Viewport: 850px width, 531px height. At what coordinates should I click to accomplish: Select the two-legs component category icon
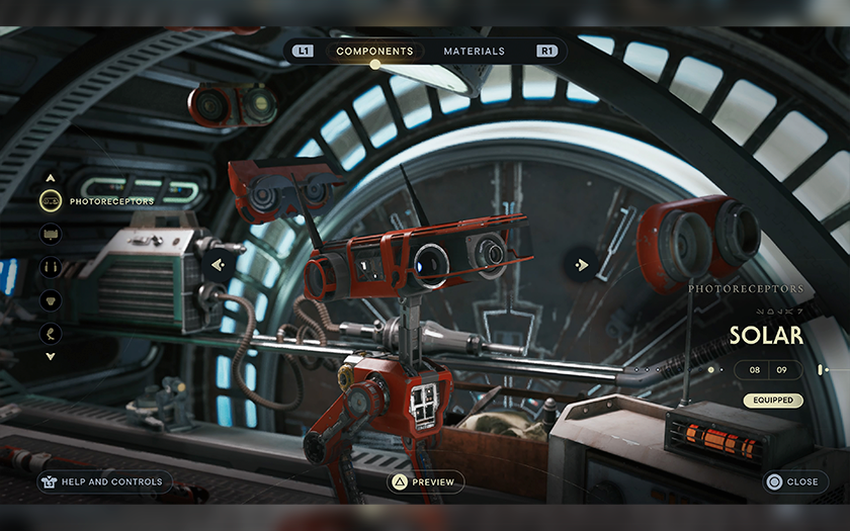[x=51, y=267]
